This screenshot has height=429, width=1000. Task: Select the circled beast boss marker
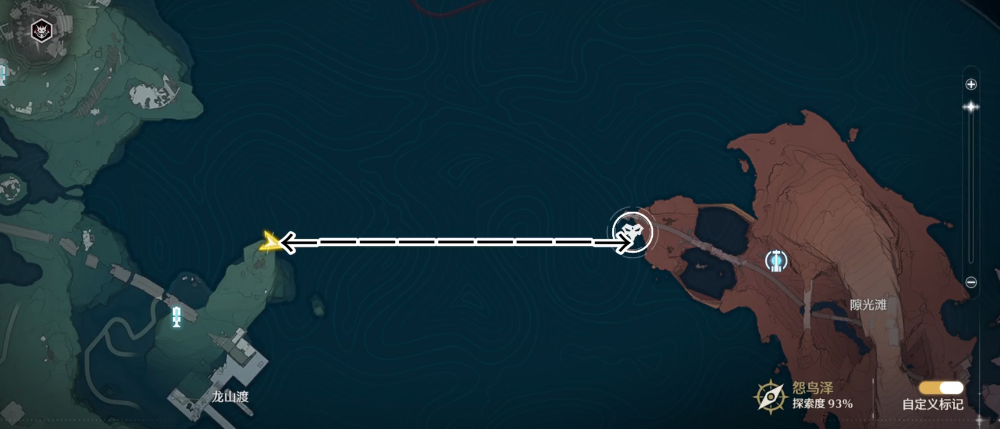click(x=632, y=232)
